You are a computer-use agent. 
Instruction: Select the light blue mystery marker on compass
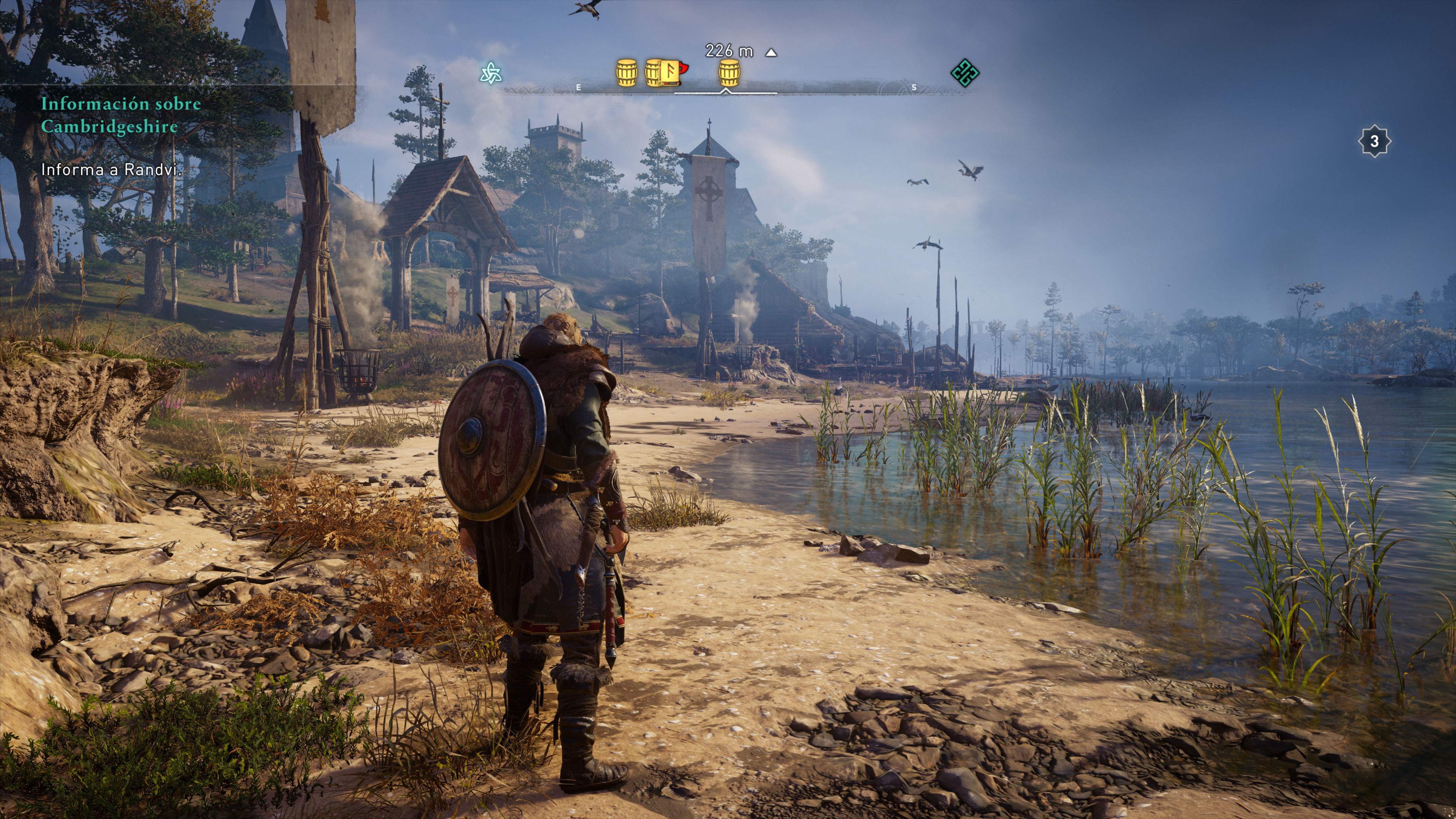pyautogui.click(x=491, y=74)
